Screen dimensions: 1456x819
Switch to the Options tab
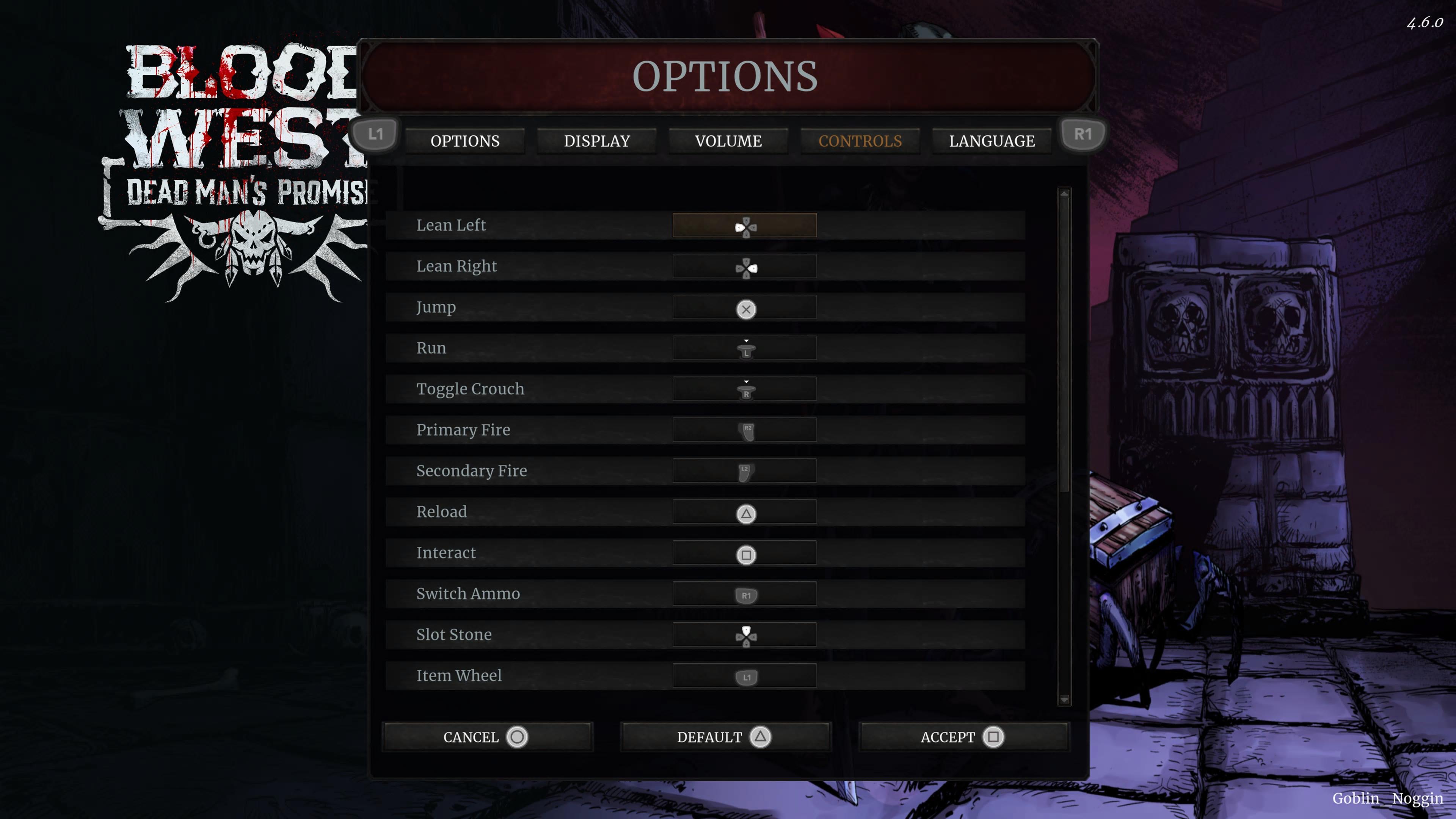click(464, 141)
